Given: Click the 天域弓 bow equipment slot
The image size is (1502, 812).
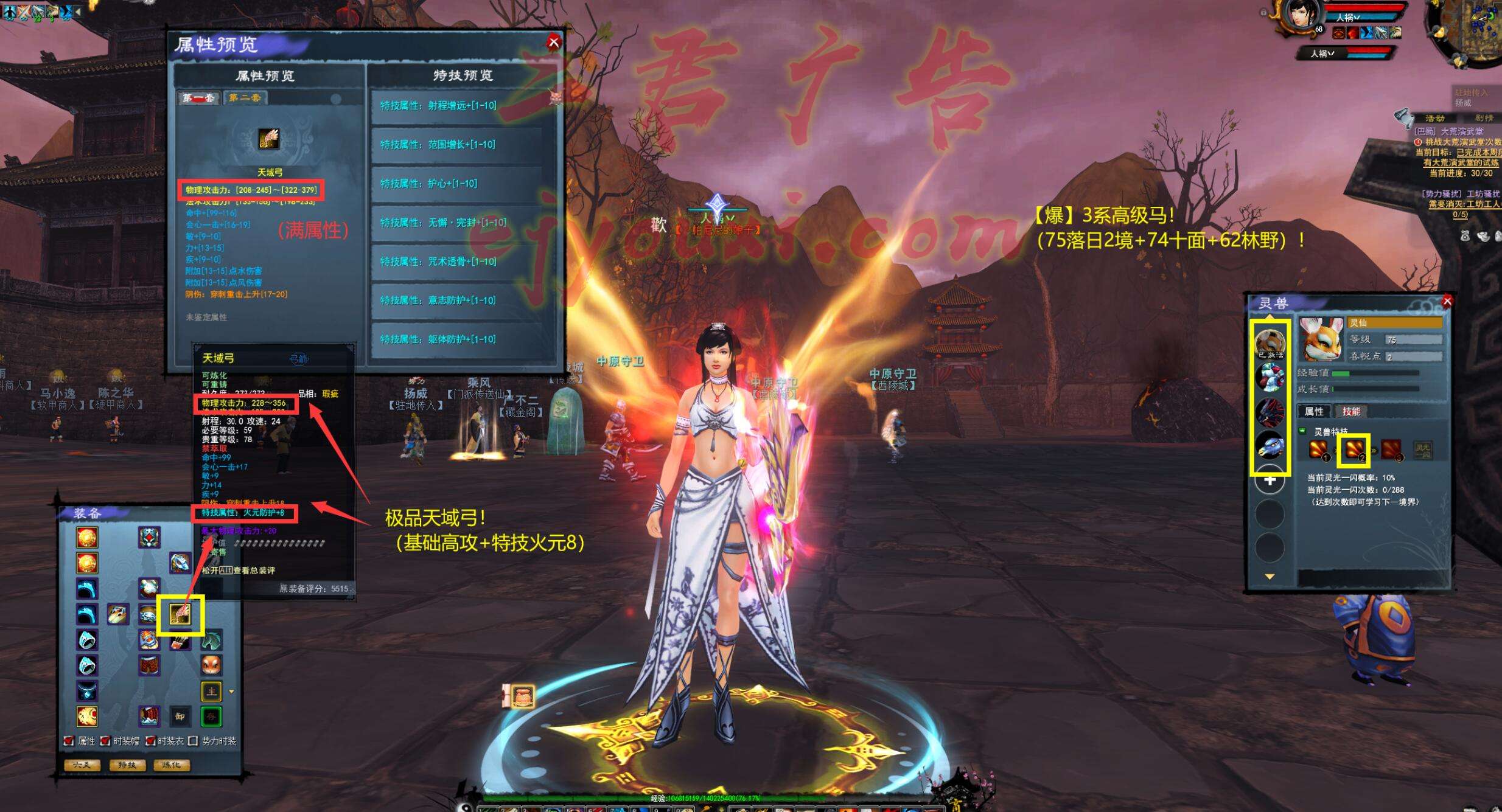Looking at the screenshot, I should [180, 614].
